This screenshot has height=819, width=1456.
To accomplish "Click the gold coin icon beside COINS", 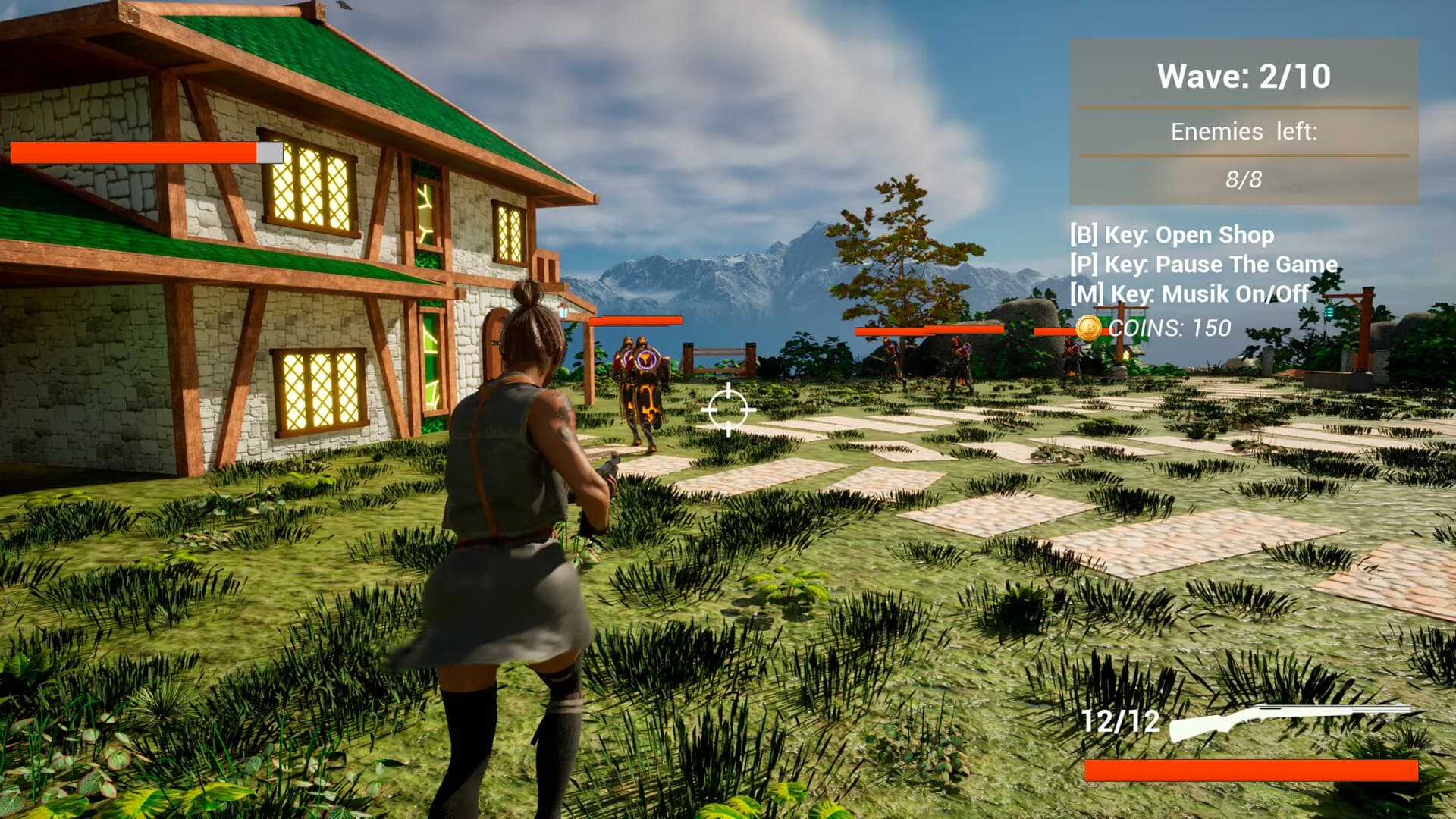I will point(1090,328).
